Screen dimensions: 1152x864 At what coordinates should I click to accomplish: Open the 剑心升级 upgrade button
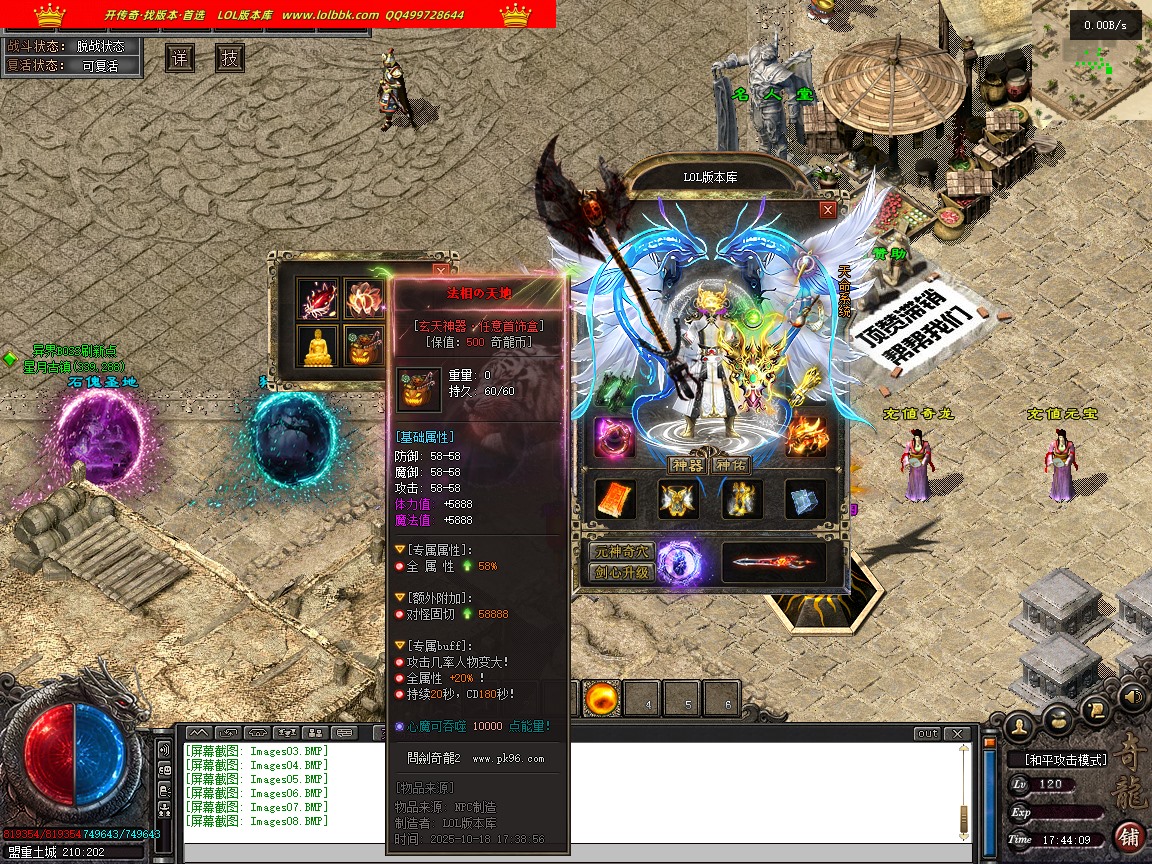pyautogui.click(x=620, y=573)
